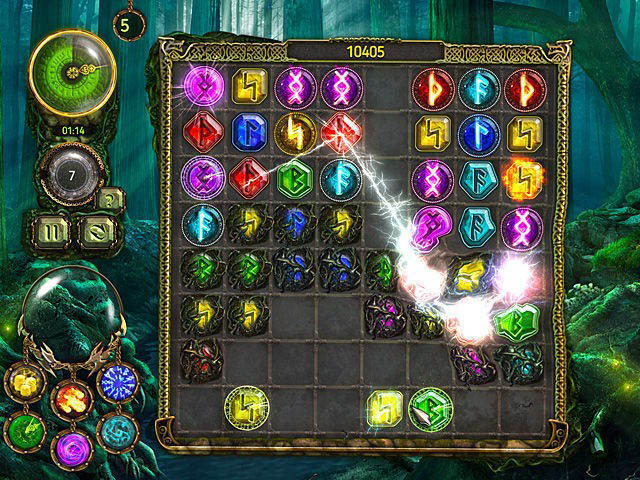Click the glowing purple rune in the top-left corner tile
The width and height of the screenshot is (640, 480).
click(x=201, y=87)
